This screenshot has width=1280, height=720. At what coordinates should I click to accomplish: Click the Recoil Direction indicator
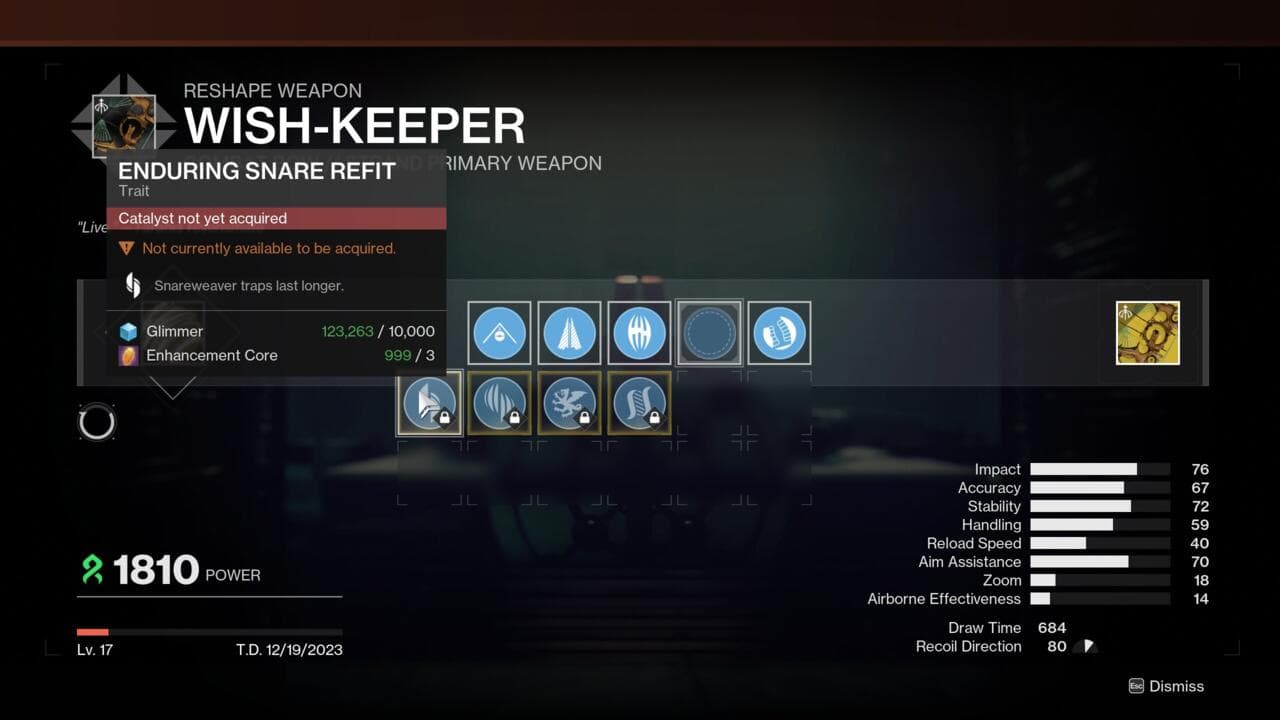(1085, 646)
